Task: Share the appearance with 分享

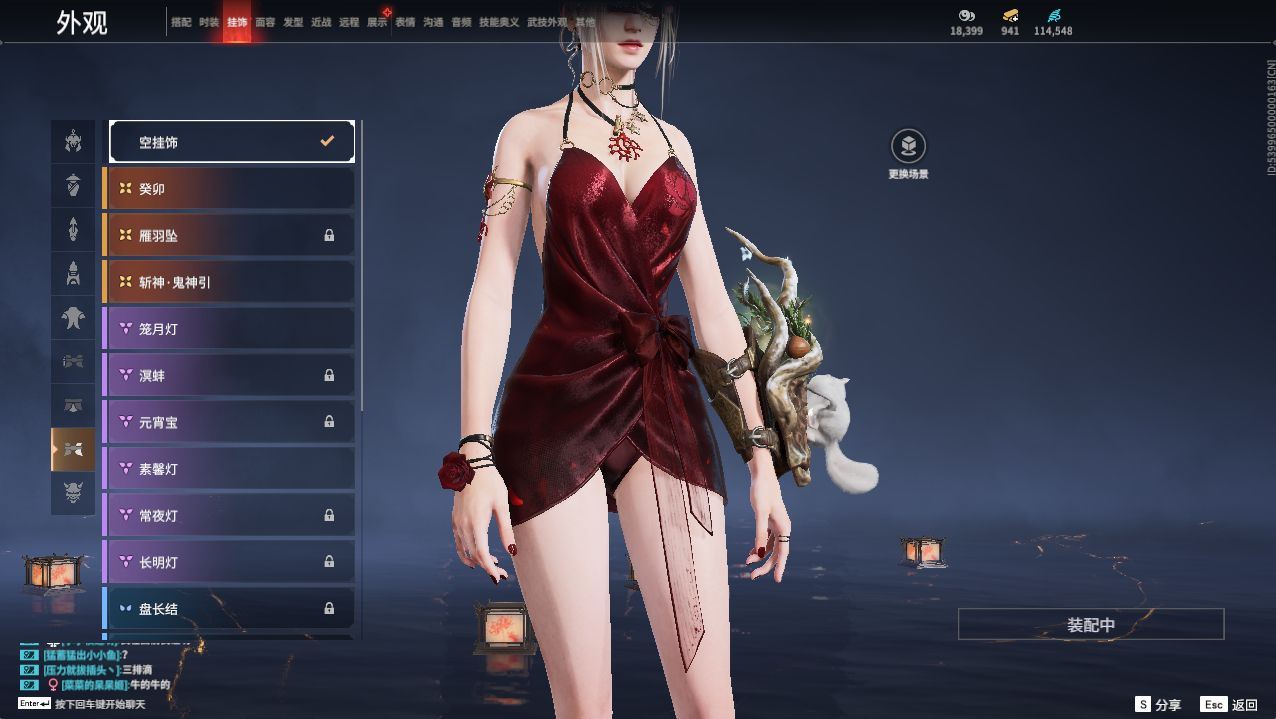Action: (x=1158, y=705)
